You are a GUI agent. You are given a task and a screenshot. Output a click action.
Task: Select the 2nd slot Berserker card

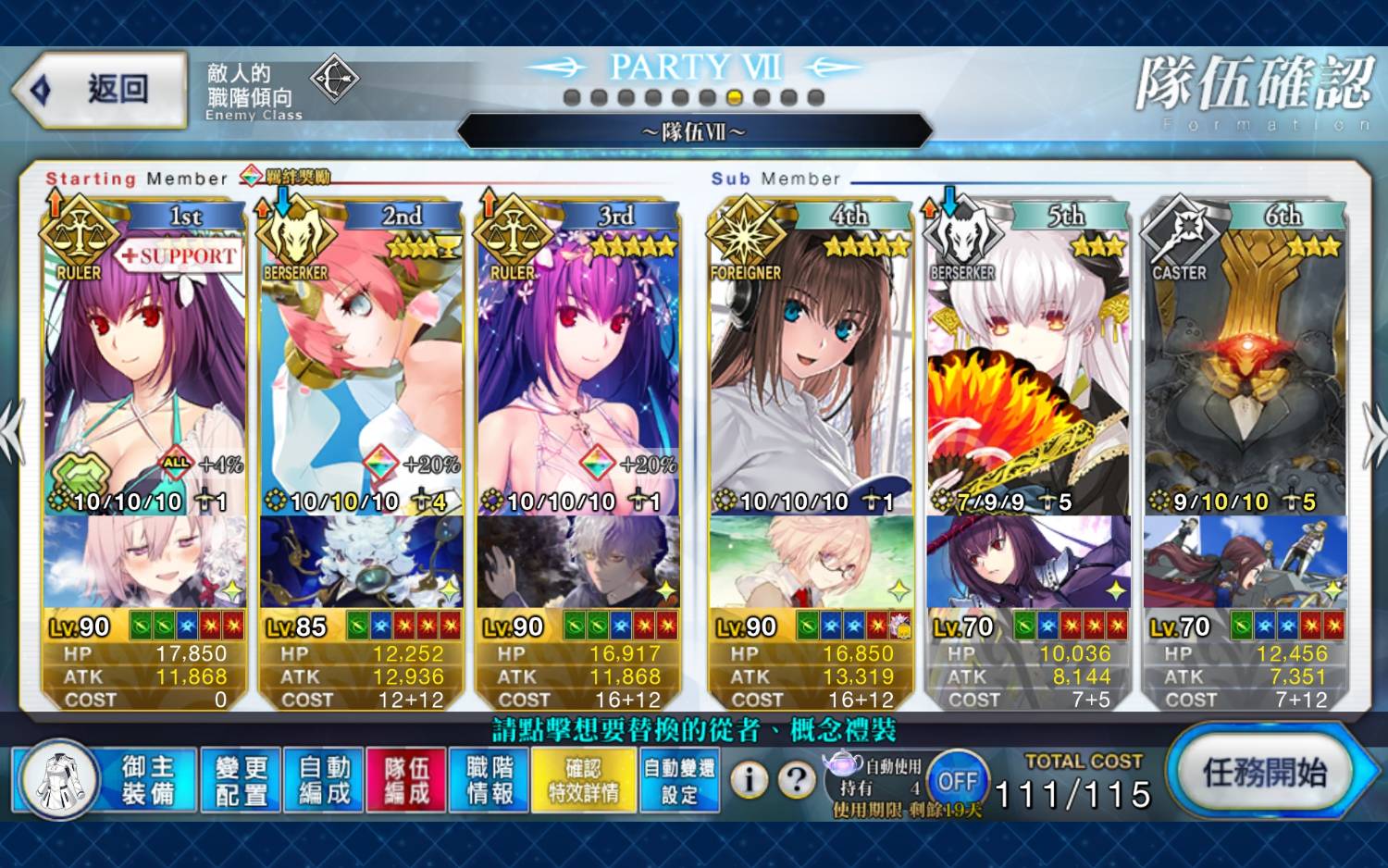coord(361,370)
